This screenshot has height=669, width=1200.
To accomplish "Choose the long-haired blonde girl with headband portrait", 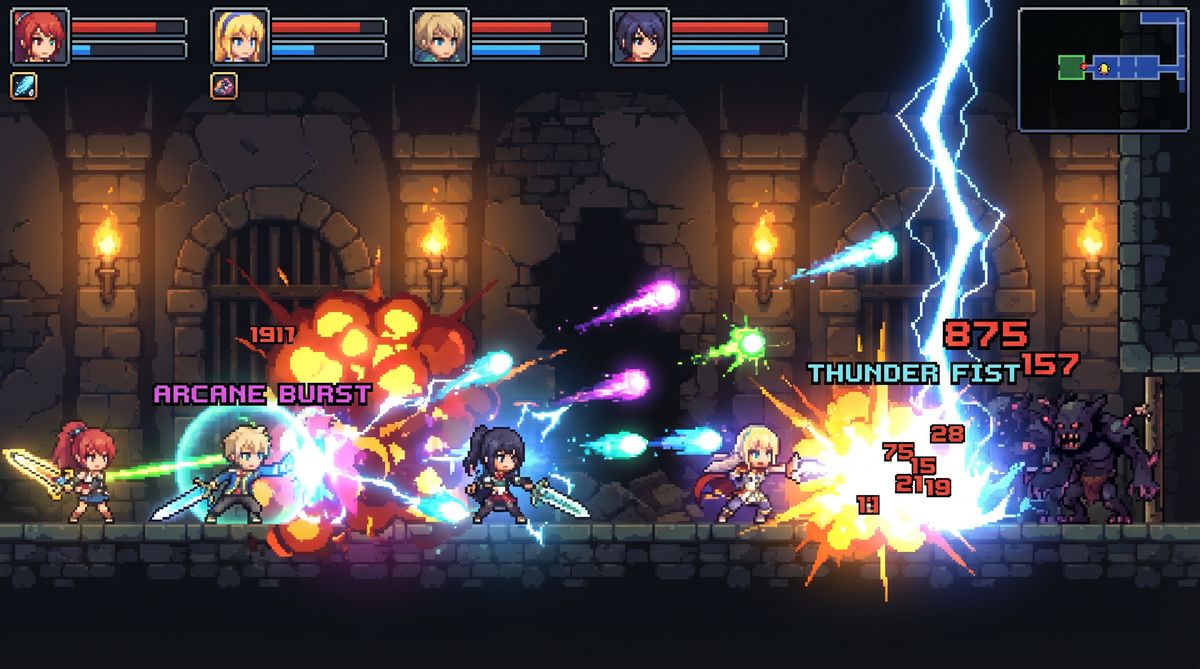I will pos(240,37).
